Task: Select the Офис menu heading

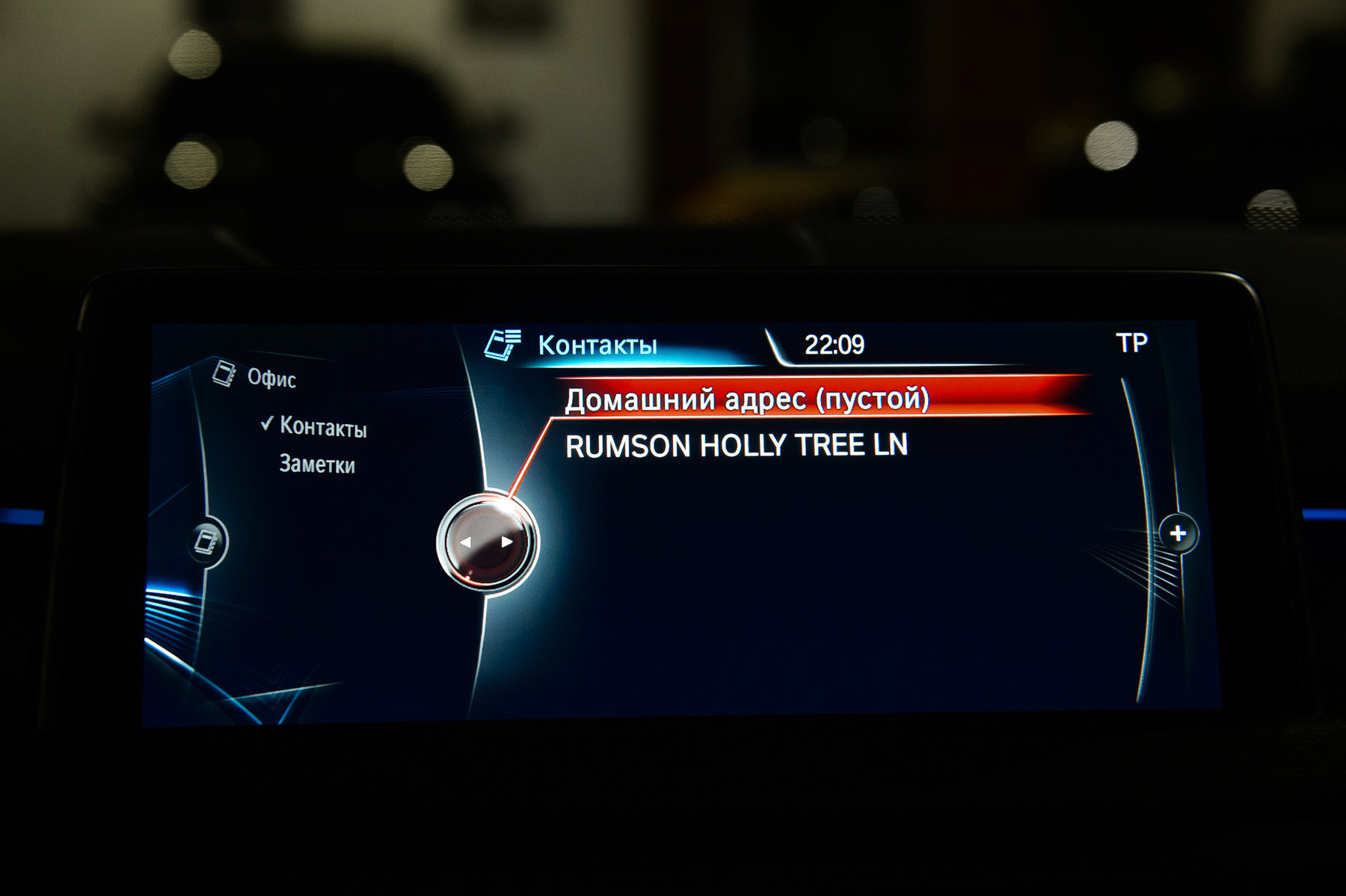Action: 271,378
